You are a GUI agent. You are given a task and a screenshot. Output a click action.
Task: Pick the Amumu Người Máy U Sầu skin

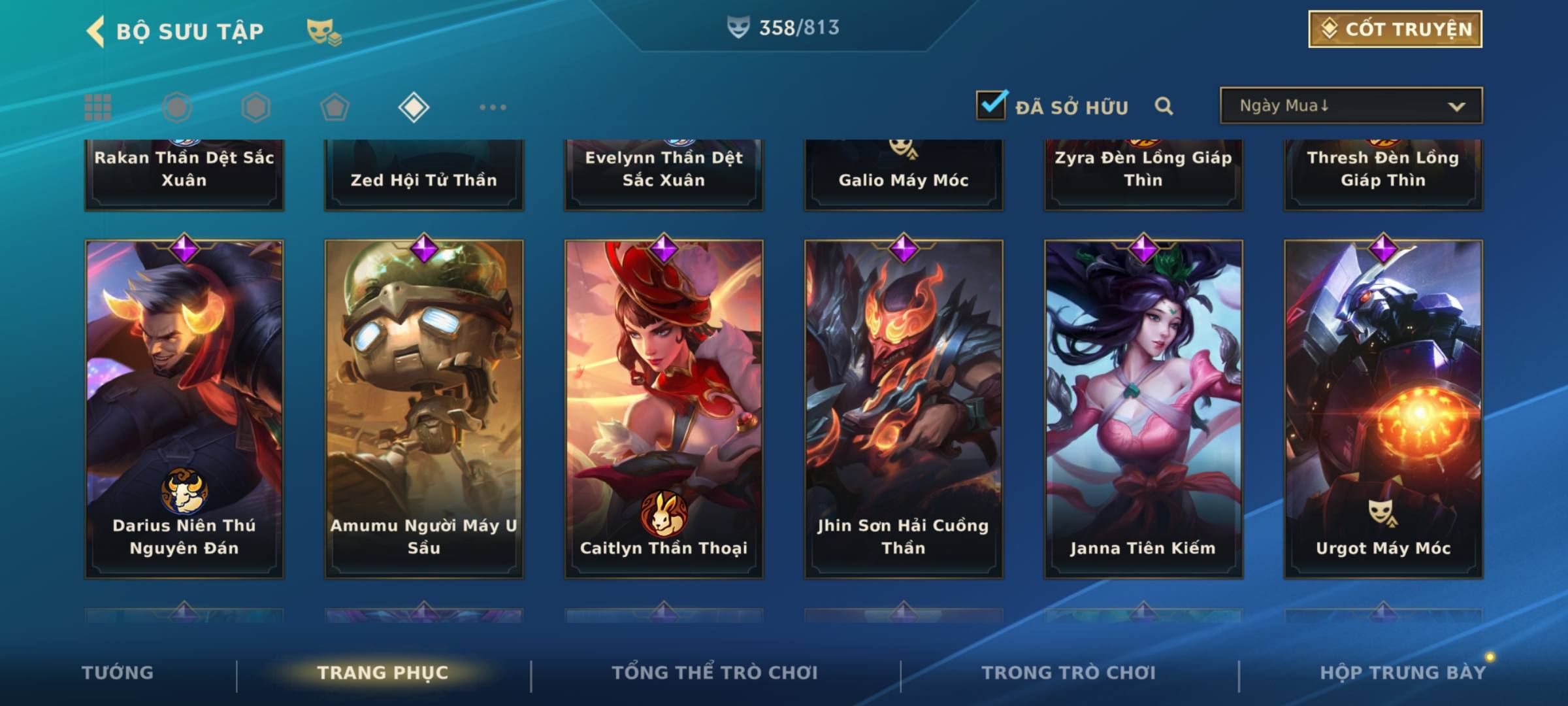(x=424, y=409)
